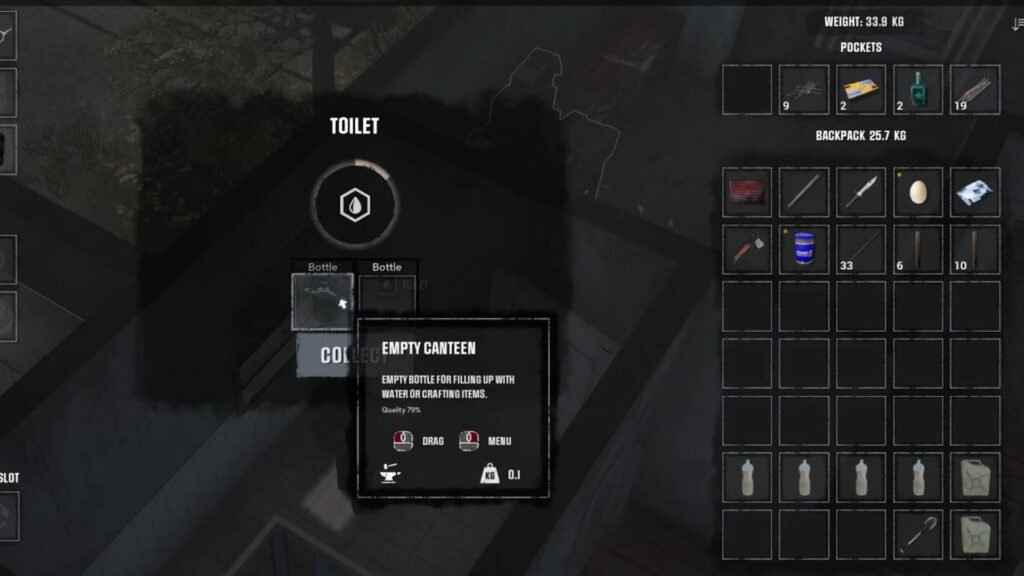Choose the hatchet in the backpack
This screenshot has height=576, width=1024.
(x=747, y=250)
